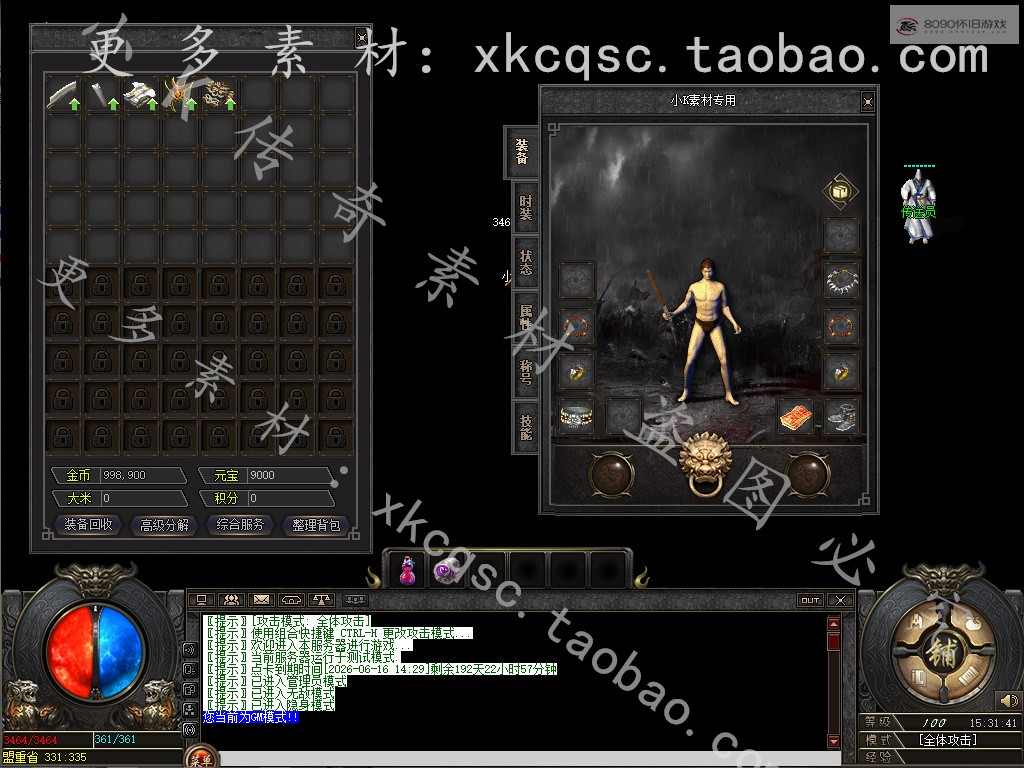Select the curved blade in the bag
The image size is (1024, 768).
click(x=64, y=94)
